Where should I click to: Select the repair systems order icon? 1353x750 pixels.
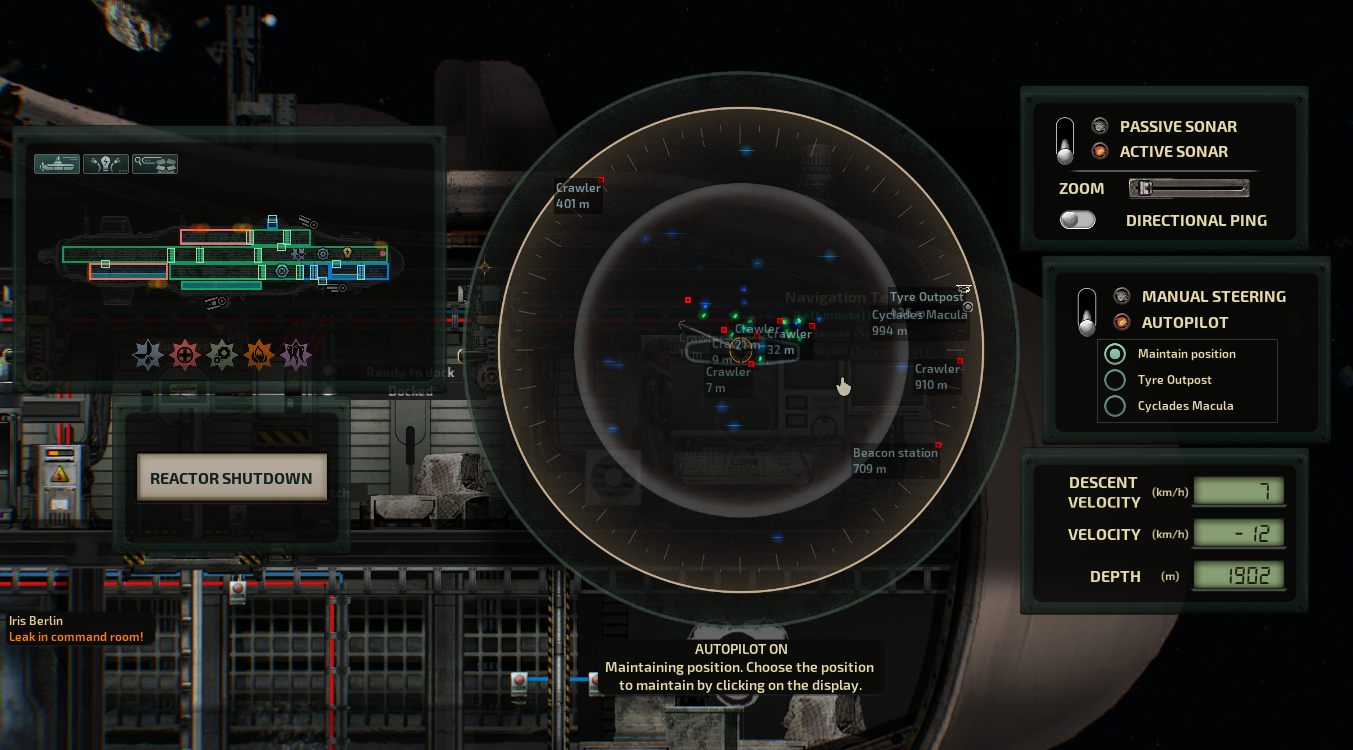point(219,352)
